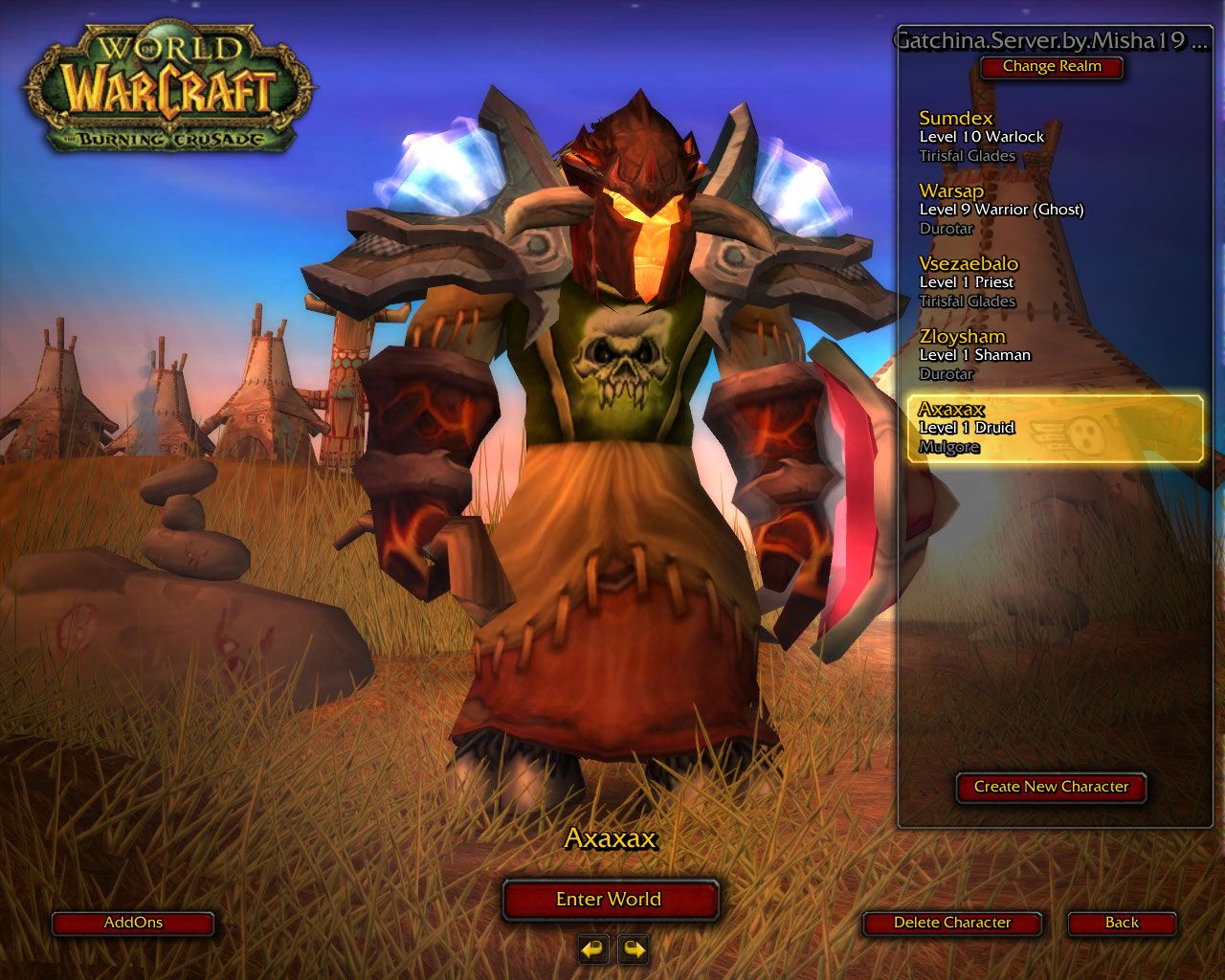Rotate character with the left arrow button
This screenshot has width=1225, height=980.
593,949
